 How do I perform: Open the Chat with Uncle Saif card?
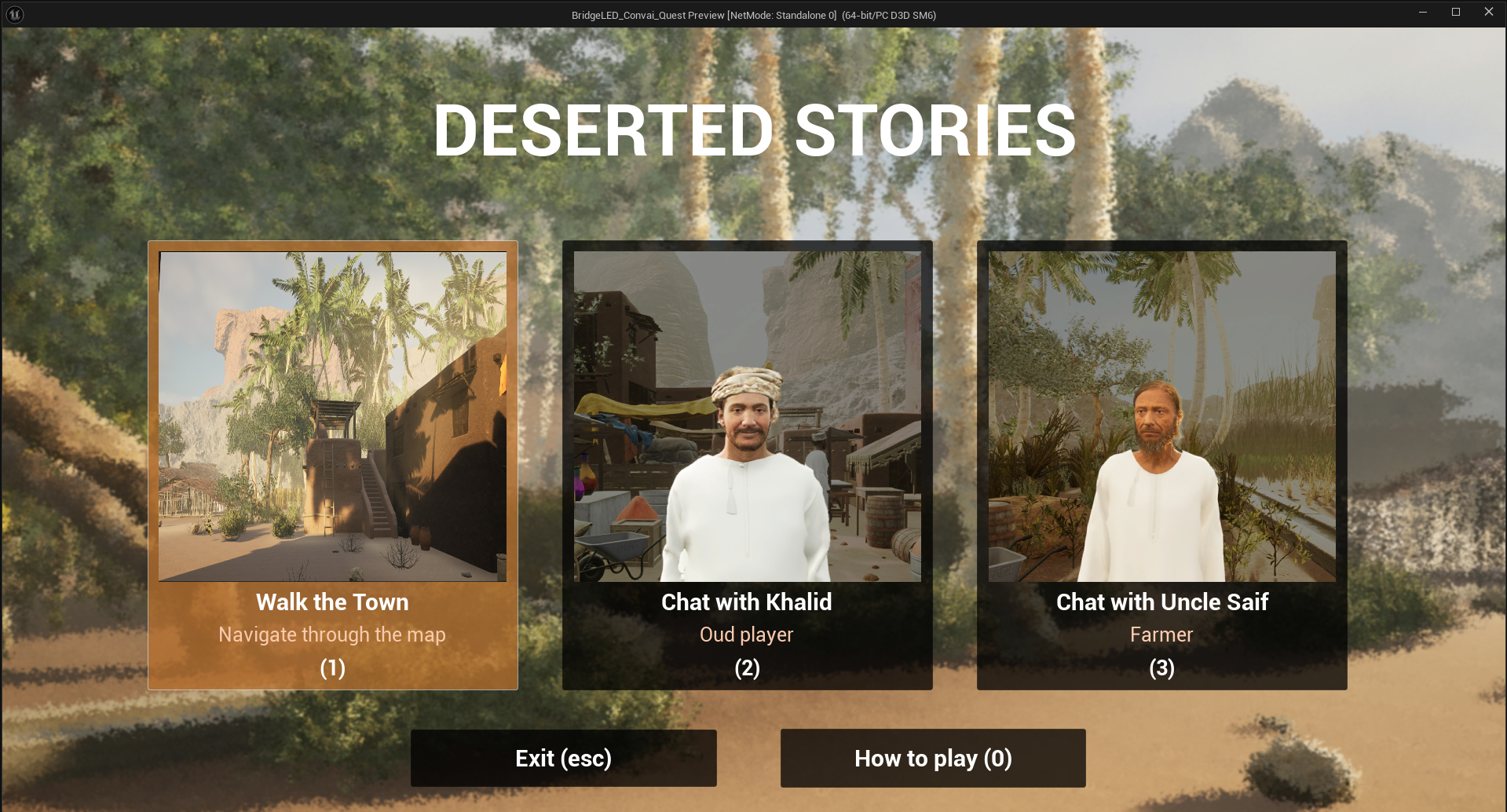click(1161, 465)
